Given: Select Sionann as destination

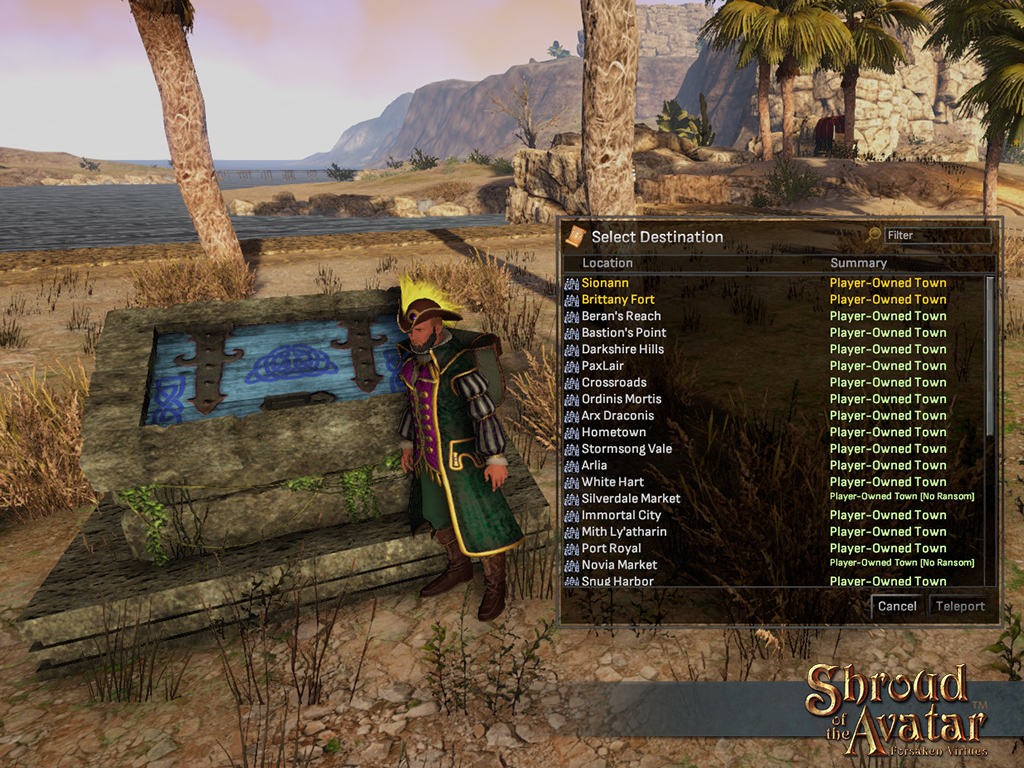Looking at the screenshot, I should (x=606, y=283).
